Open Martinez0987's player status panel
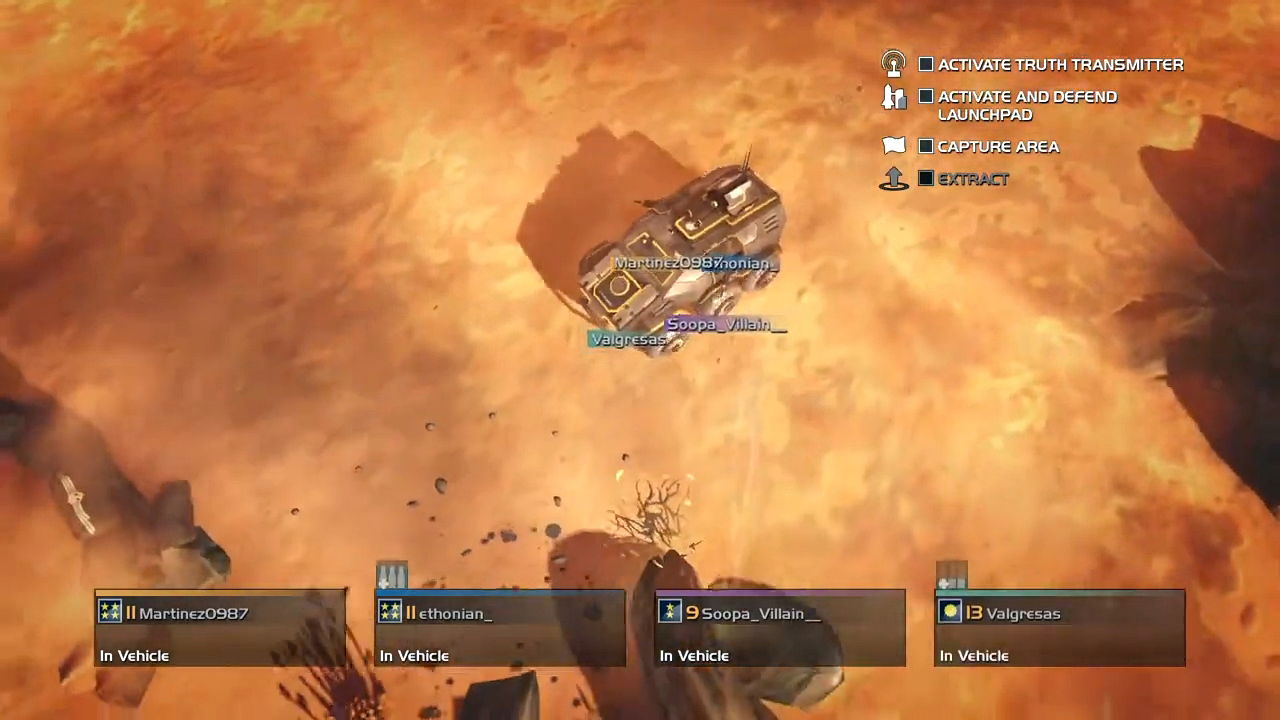 [220, 628]
